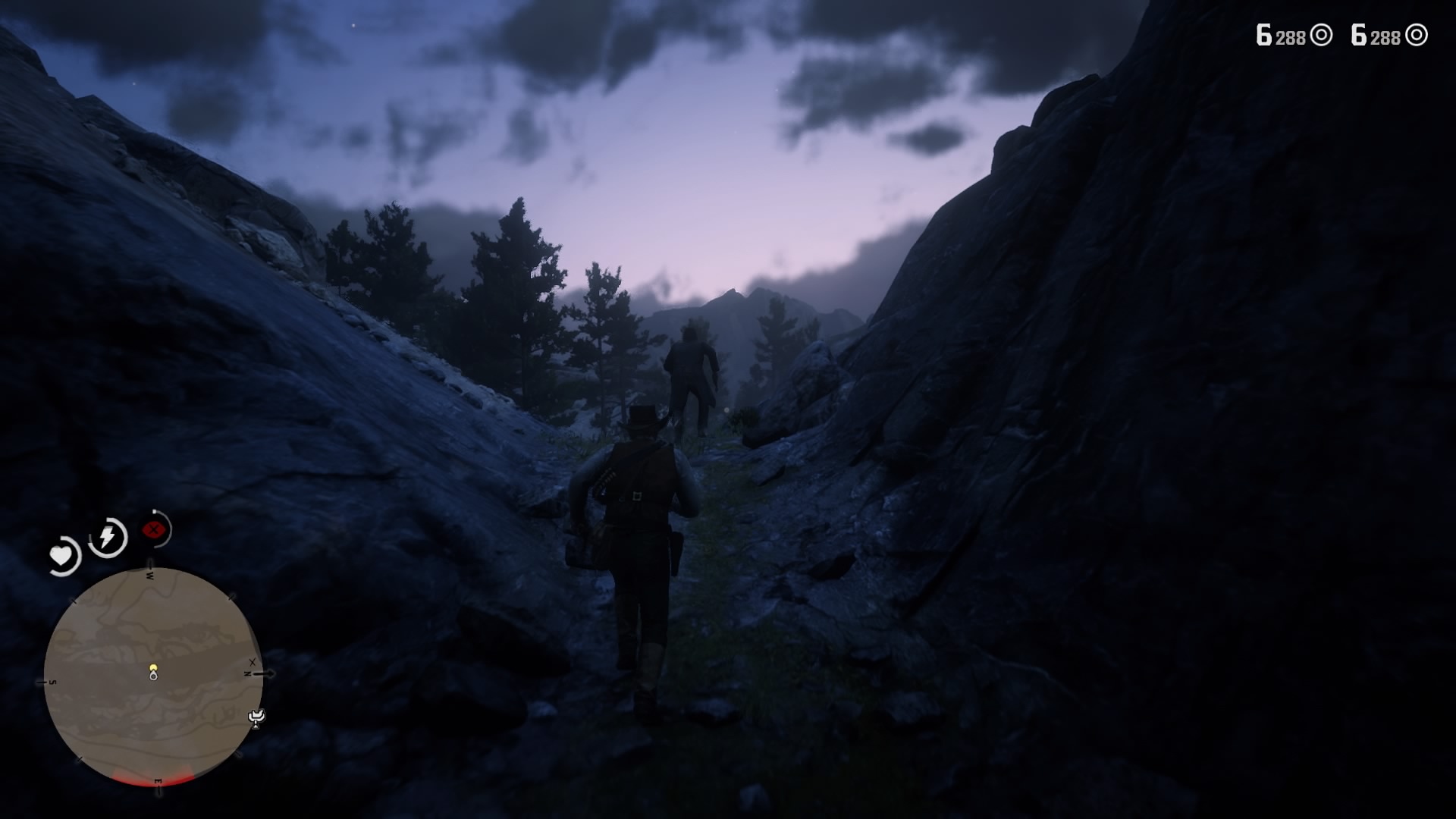Click the right weapon's bullseye ammo icon
The width and height of the screenshot is (1456, 819).
1417,36
